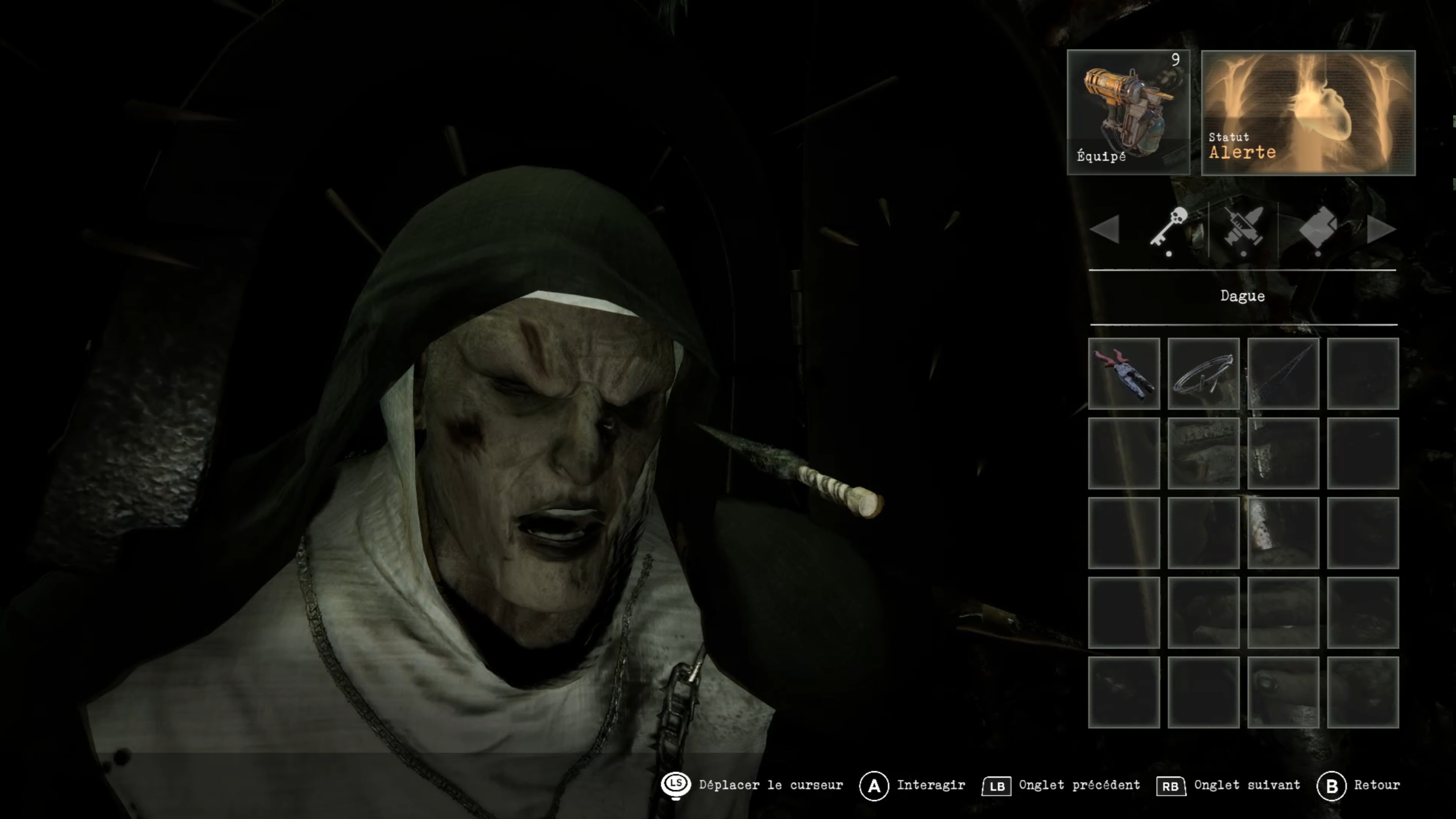
Task: Open the syringe and bullet consumables tab
Action: click(x=1244, y=228)
